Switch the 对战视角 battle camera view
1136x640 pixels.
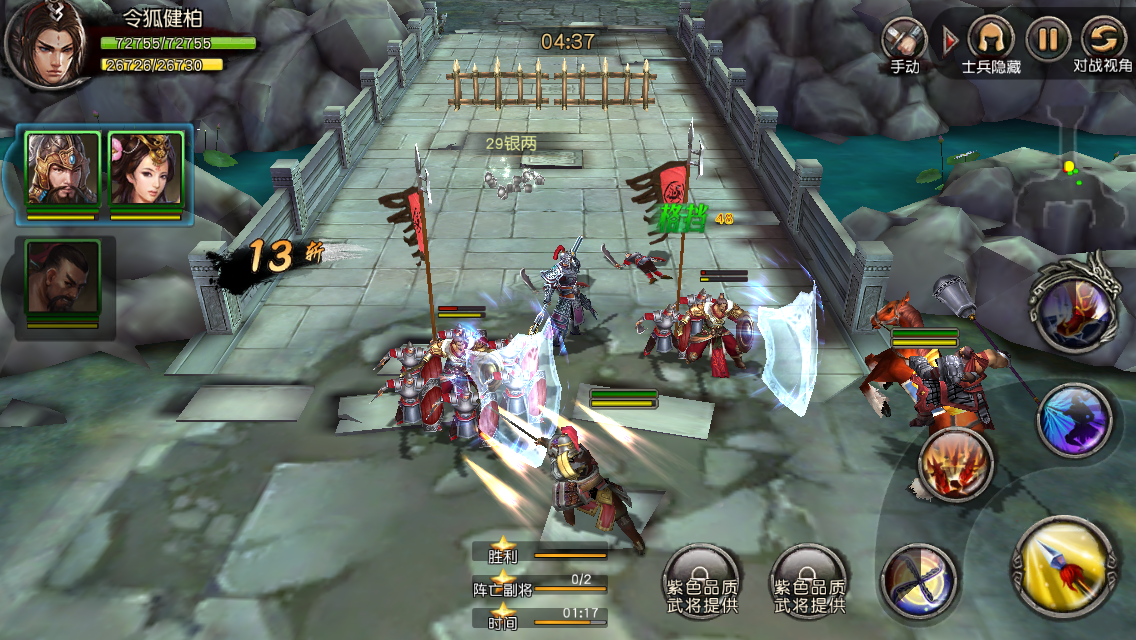1103,40
